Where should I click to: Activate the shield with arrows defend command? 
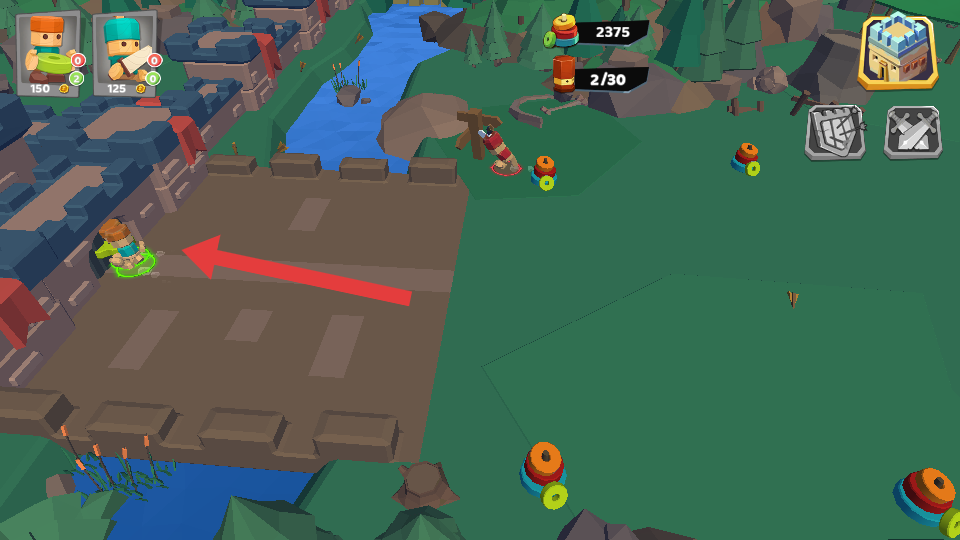pyautogui.click(x=834, y=133)
